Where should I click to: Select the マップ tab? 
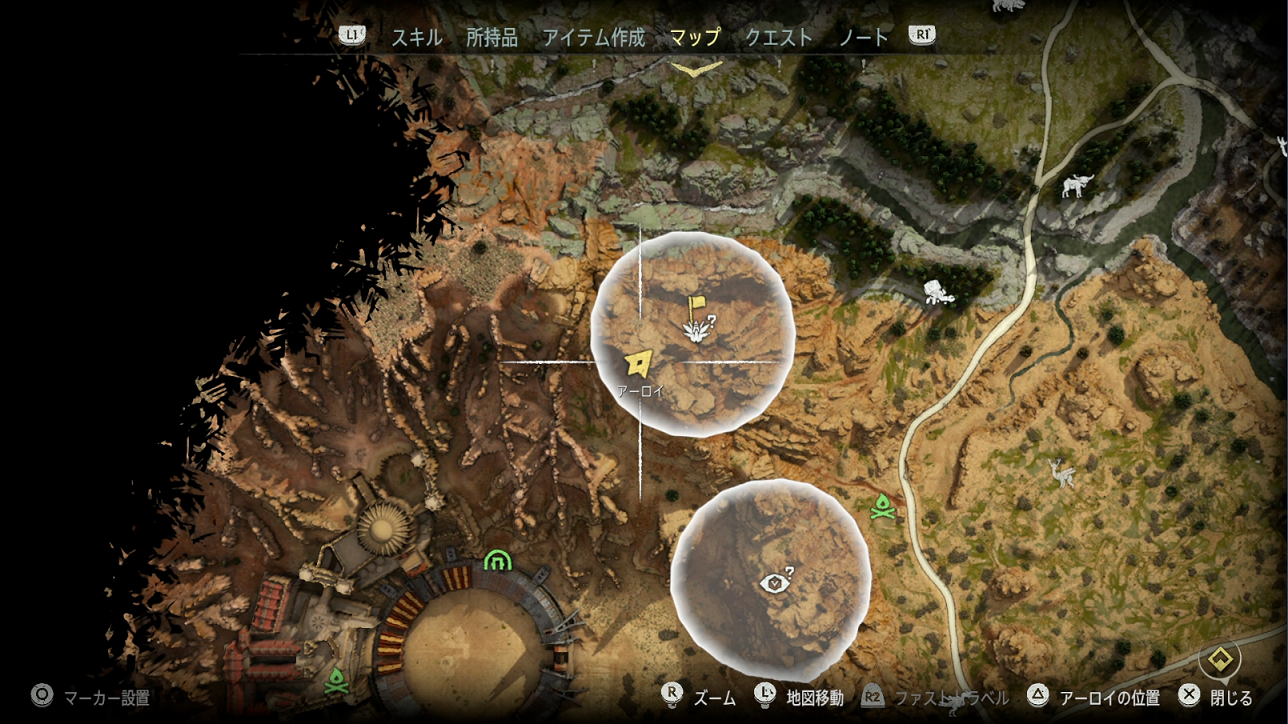pos(695,38)
